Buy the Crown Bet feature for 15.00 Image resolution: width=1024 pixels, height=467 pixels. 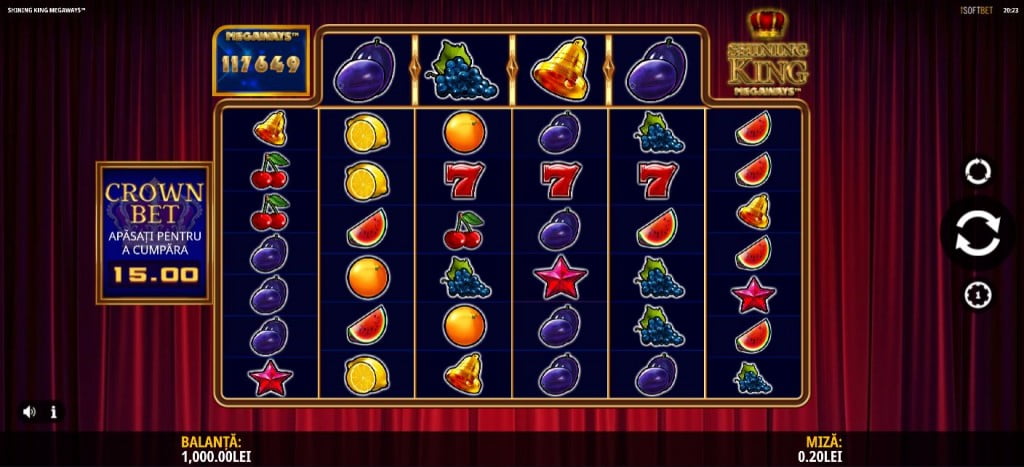(154, 232)
